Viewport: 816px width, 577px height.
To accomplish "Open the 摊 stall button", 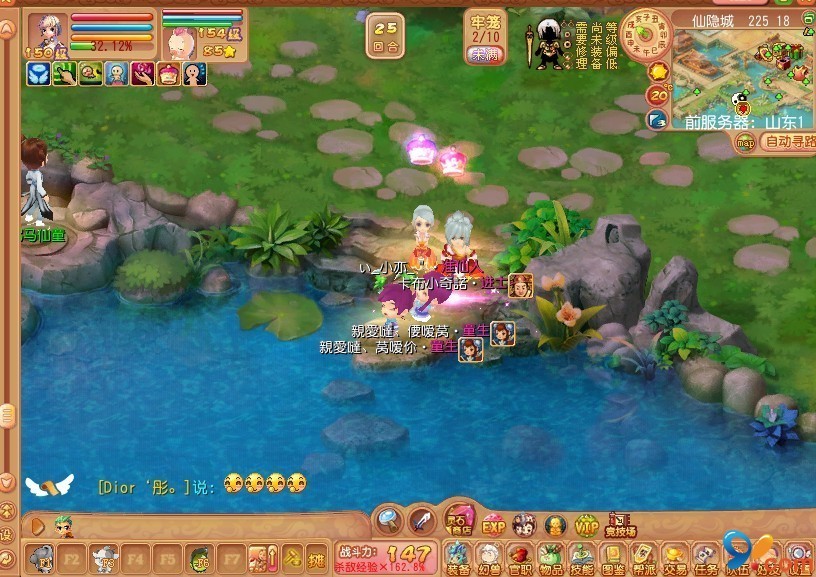I will [x=317, y=556].
